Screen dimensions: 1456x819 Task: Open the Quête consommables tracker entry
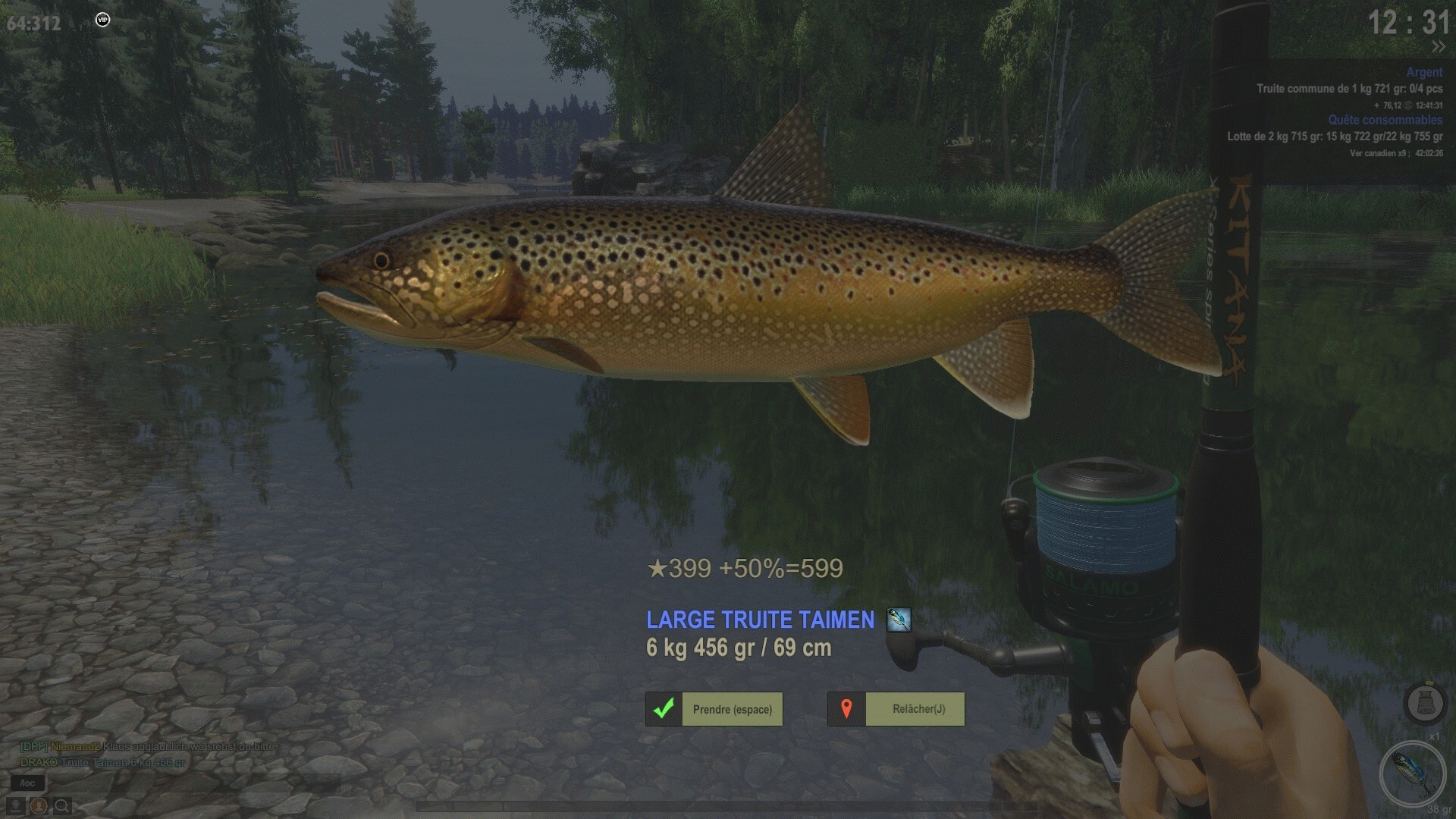click(x=1385, y=120)
